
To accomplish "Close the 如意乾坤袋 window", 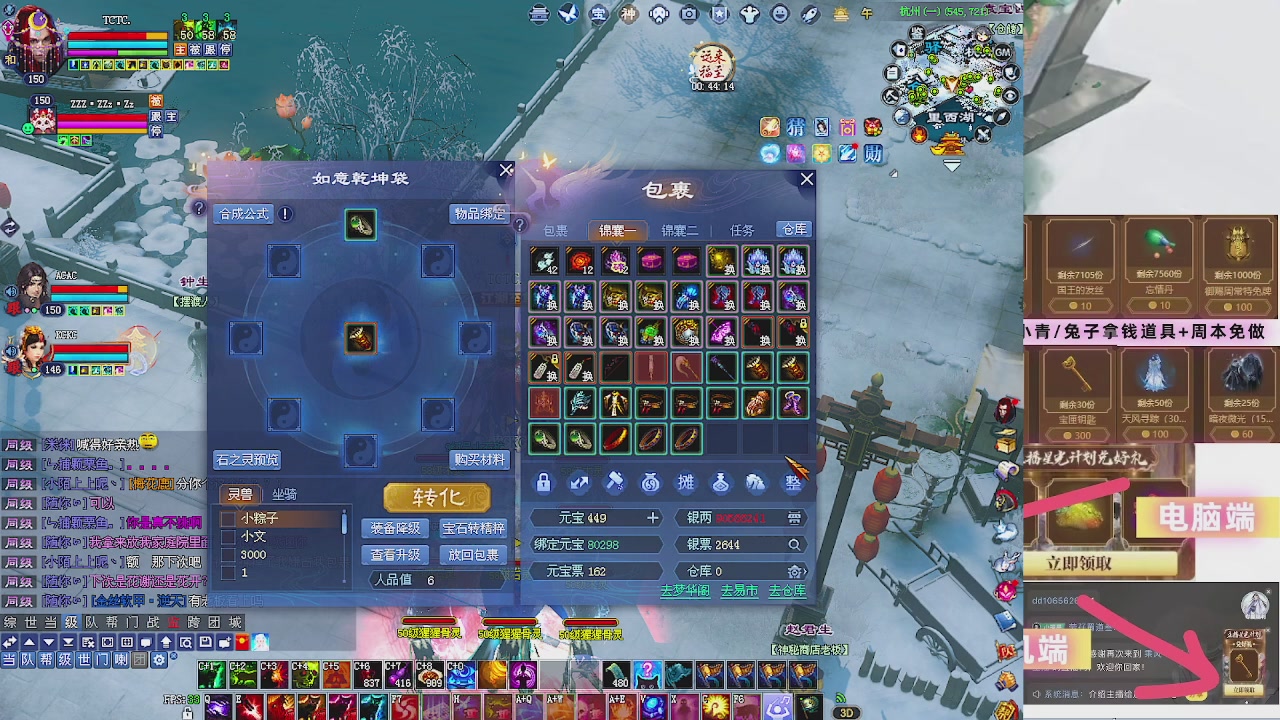I will click(x=506, y=171).
